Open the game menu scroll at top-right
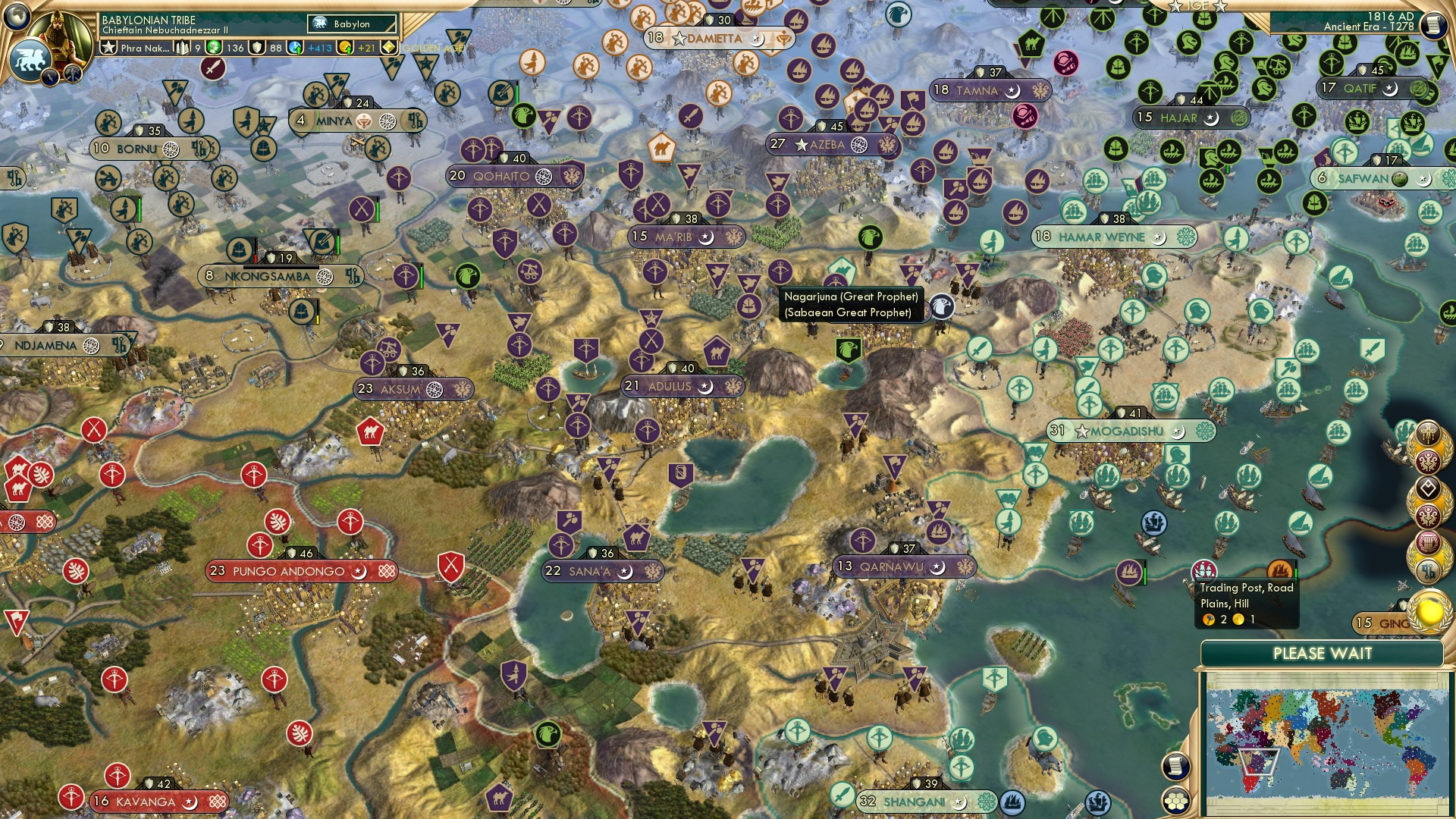Image resolution: width=1456 pixels, height=819 pixels. 1433,27
